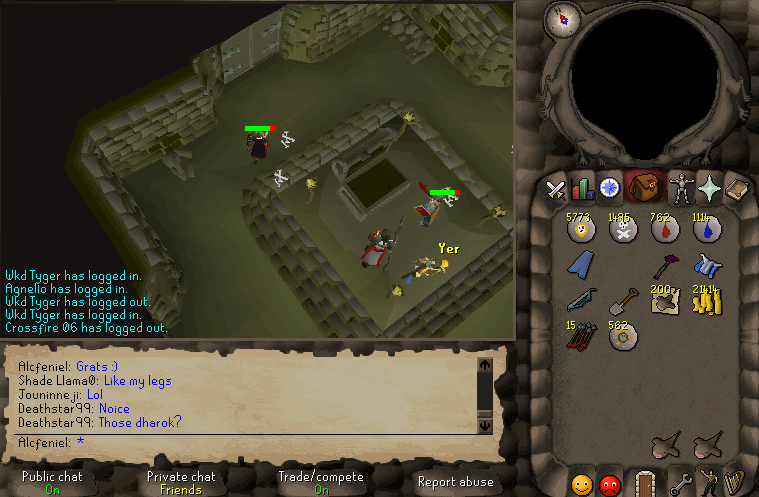Open the Quest list compass tab

tap(609, 188)
